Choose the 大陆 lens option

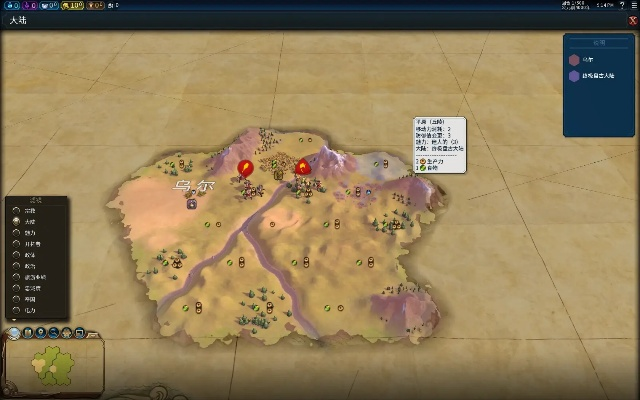(x=16, y=222)
